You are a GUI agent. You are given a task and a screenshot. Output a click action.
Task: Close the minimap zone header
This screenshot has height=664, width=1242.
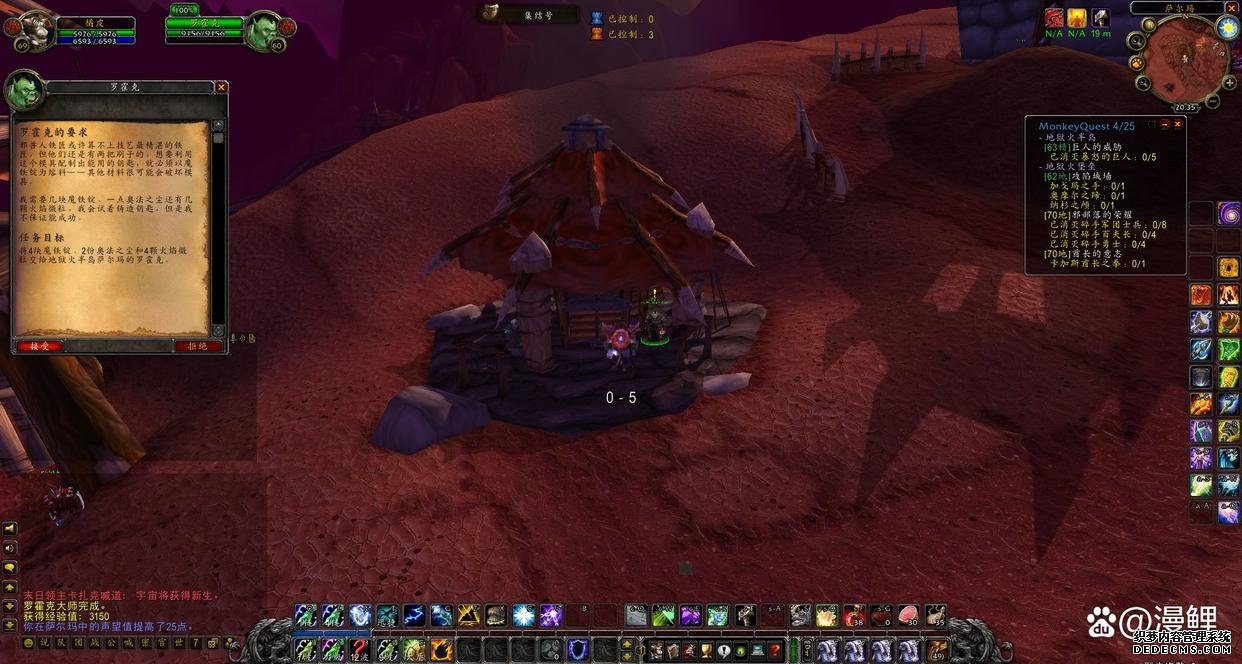pyautogui.click(x=1231, y=8)
